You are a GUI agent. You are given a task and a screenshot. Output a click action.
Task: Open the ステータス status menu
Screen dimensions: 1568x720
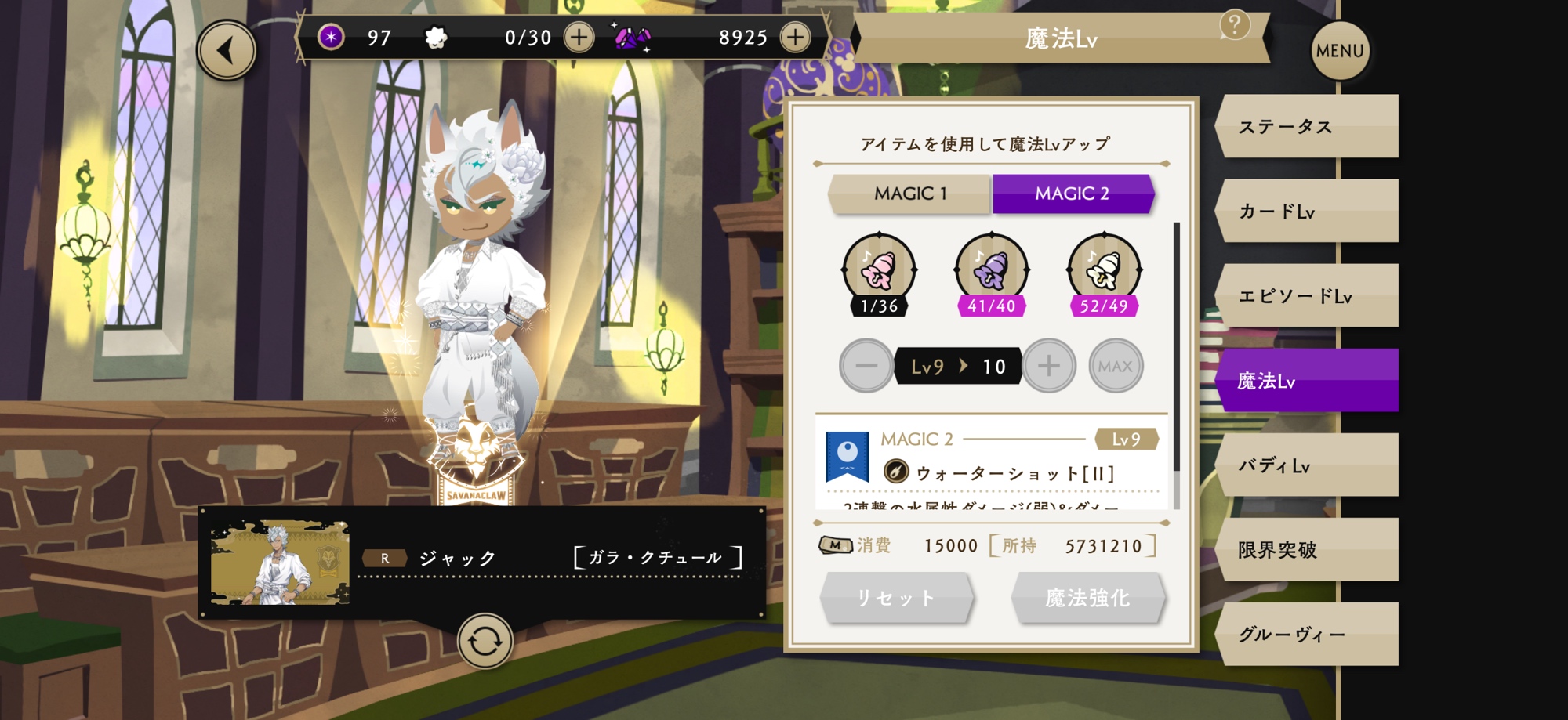point(1306,127)
